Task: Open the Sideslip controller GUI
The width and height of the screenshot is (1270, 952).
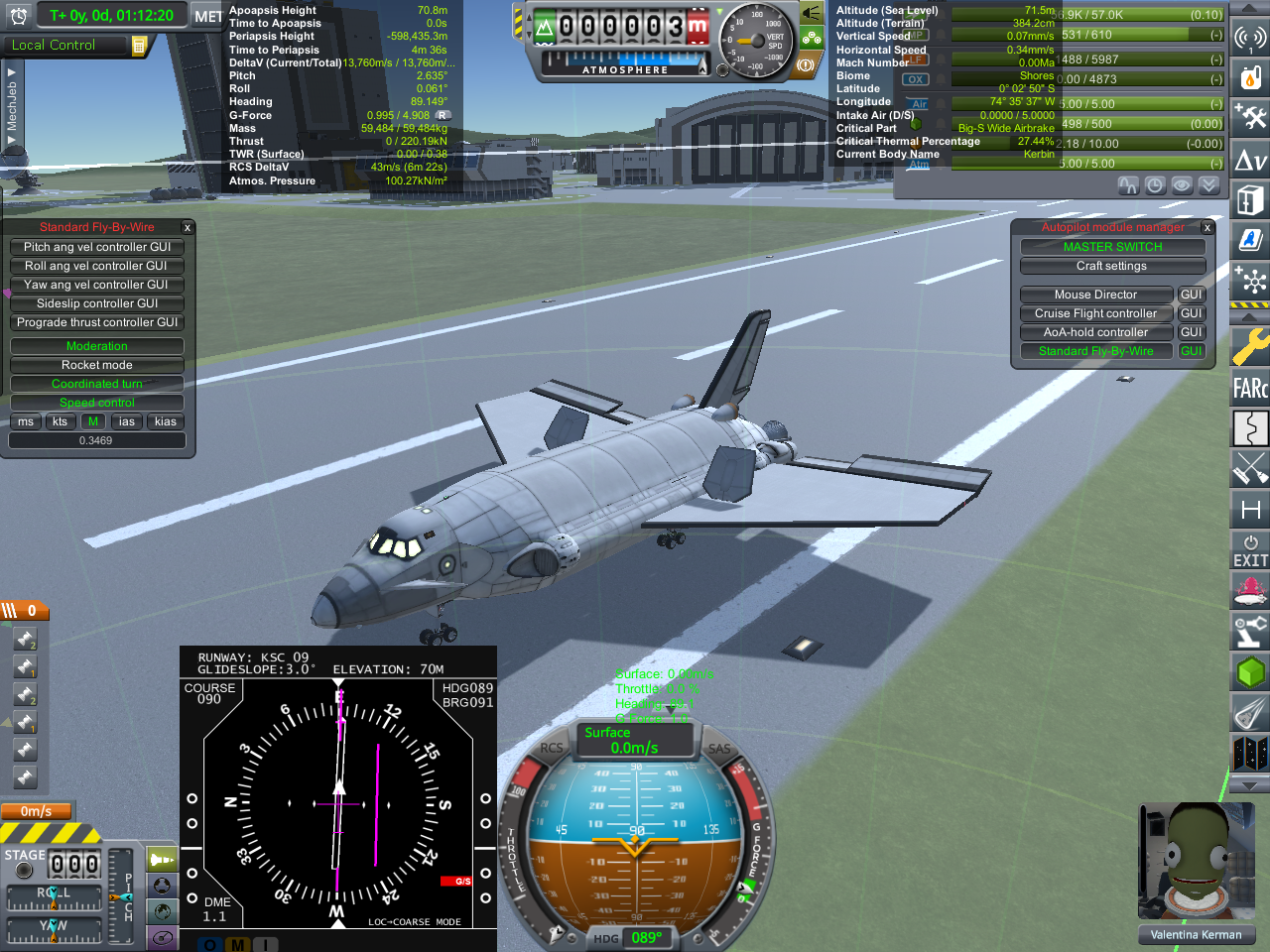Action: [x=97, y=303]
